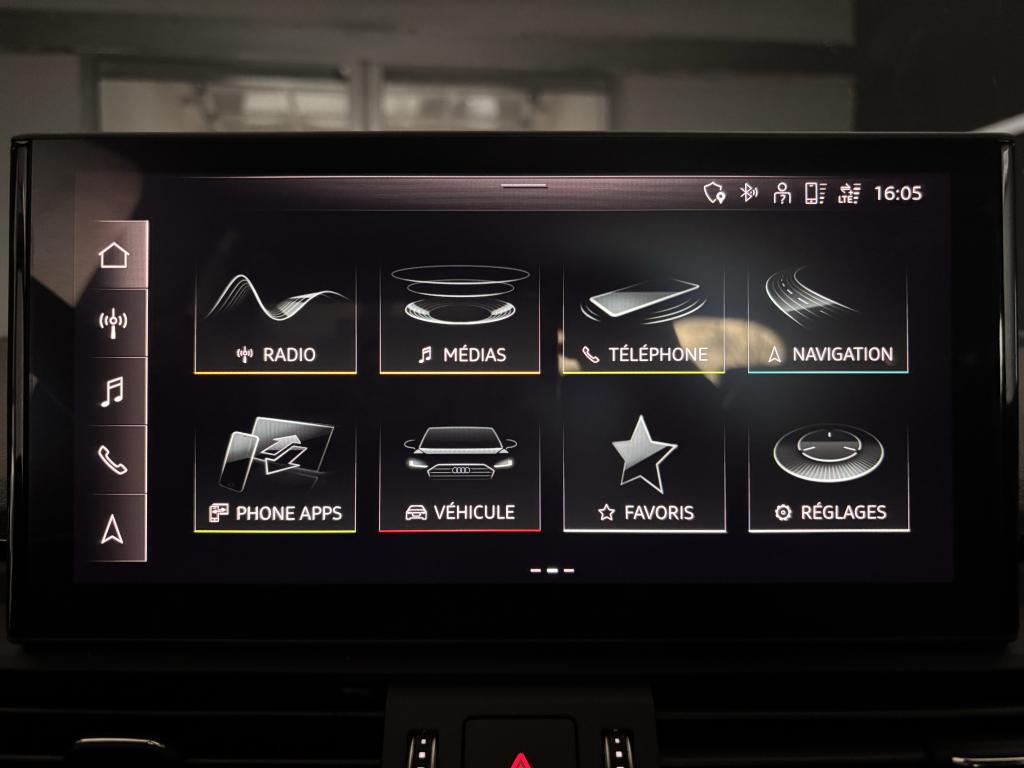Open the phone handset sidebar shortcut
This screenshot has height=768, width=1024.
114,459
